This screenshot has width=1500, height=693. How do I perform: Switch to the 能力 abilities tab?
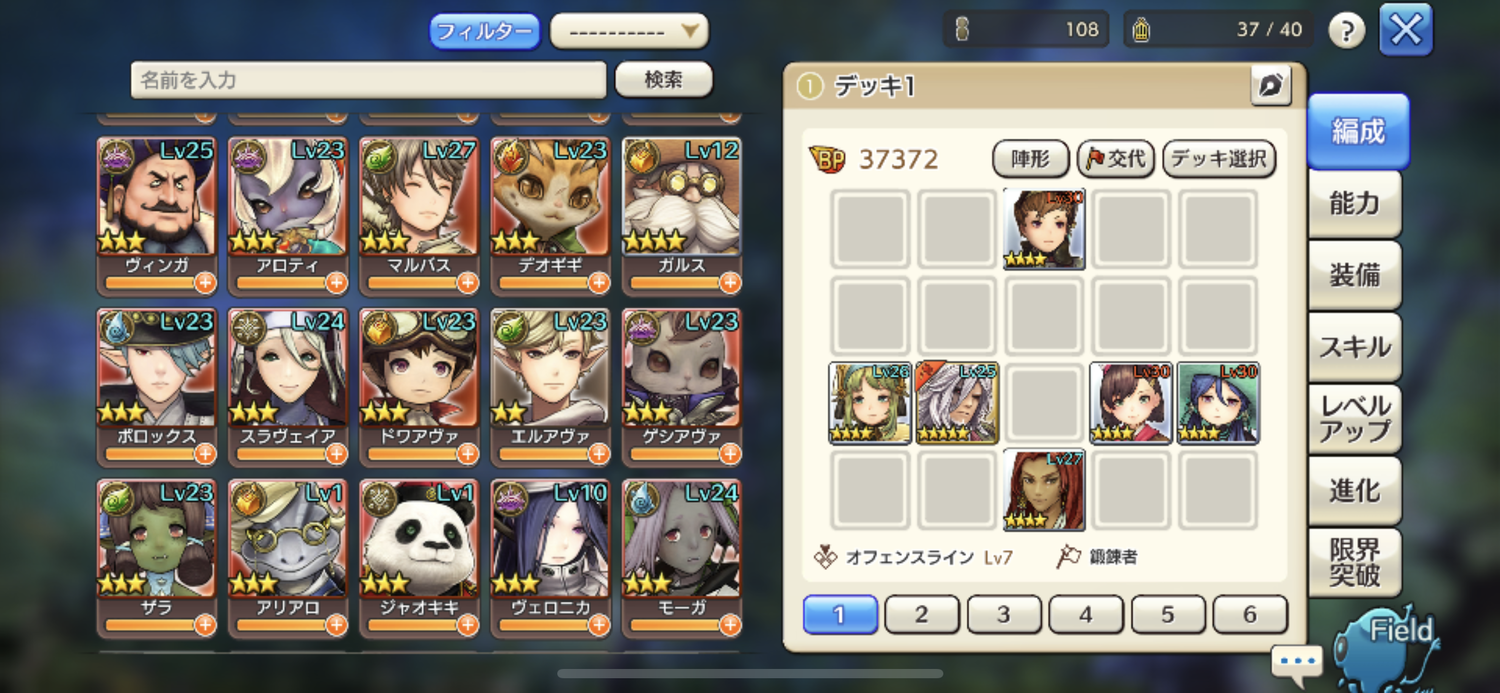click(x=1354, y=203)
